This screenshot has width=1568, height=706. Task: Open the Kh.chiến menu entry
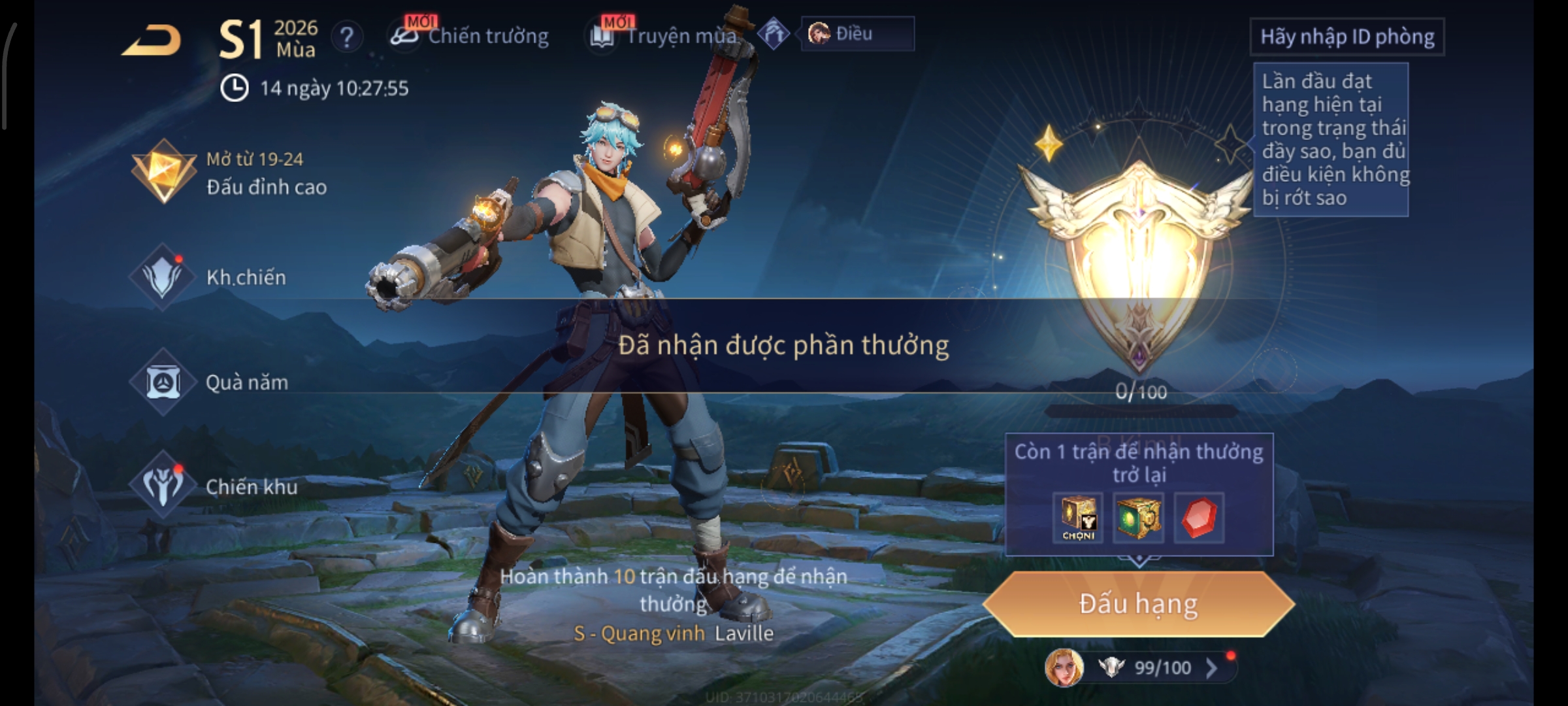pos(209,277)
